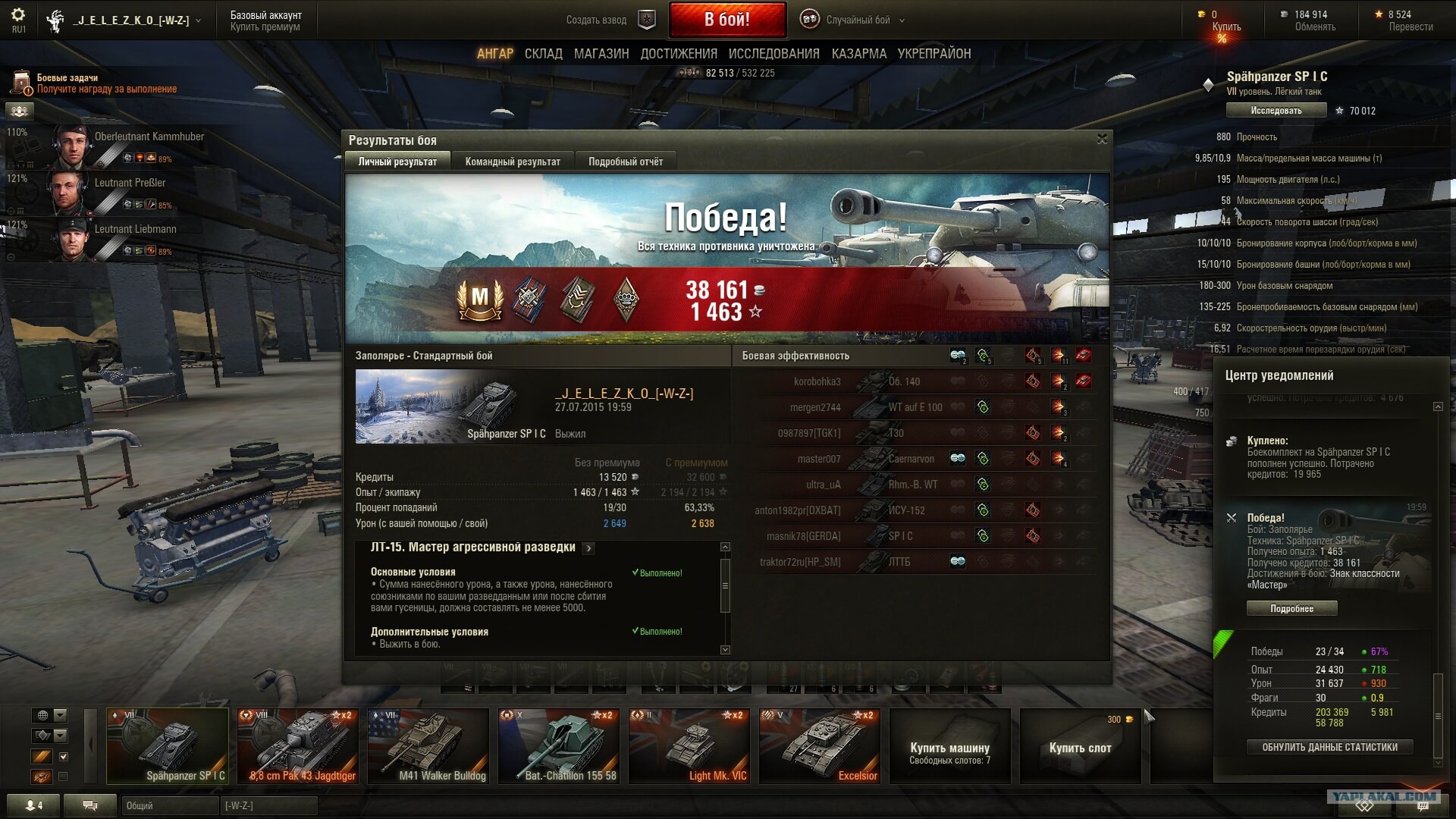Open the ИССЛЕДОВАНИЯ tech tree
1456x819 pixels.
[773, 54]
